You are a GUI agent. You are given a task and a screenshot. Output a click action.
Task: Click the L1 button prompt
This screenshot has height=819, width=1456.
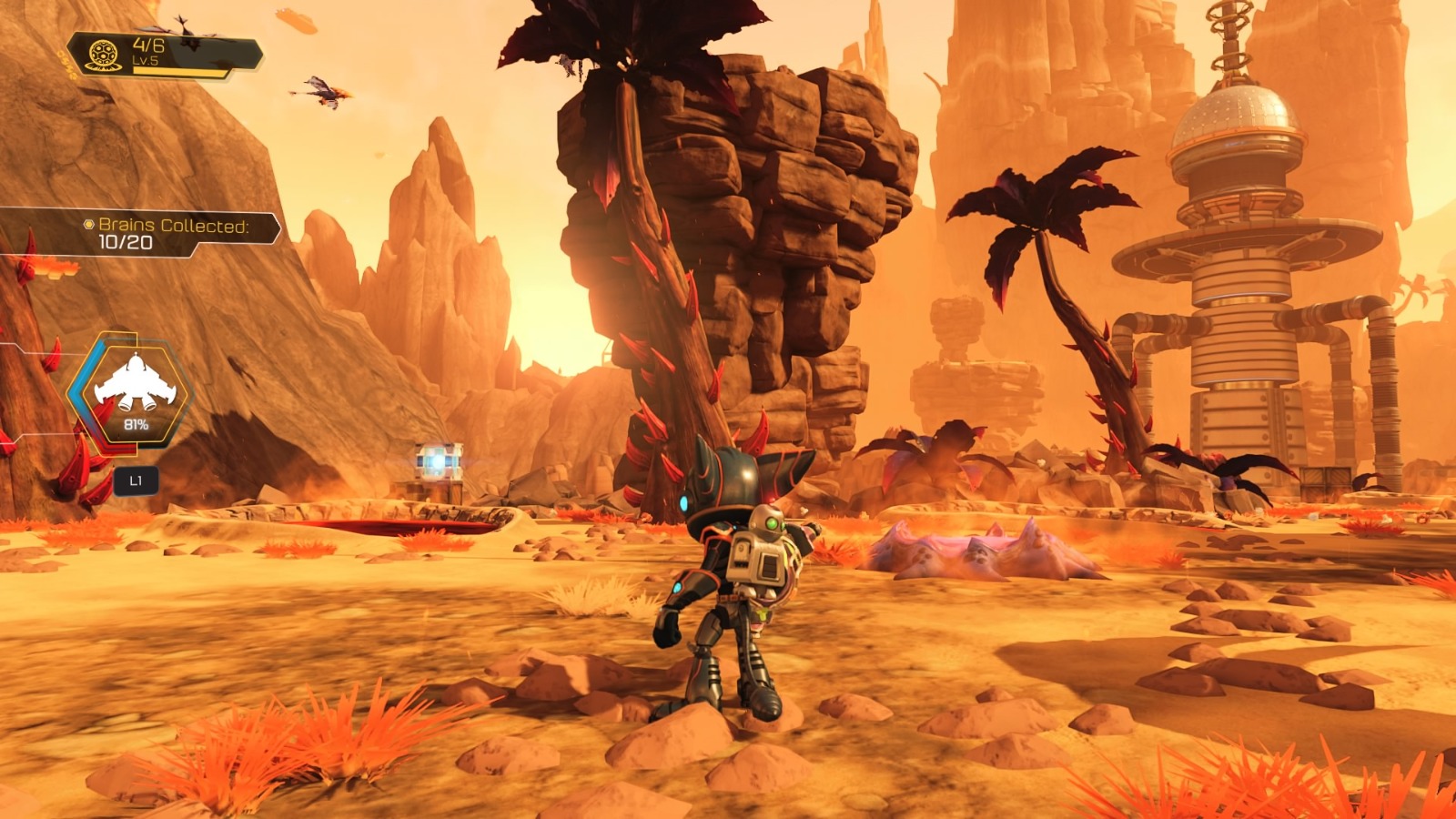click(x=136, y=480)
